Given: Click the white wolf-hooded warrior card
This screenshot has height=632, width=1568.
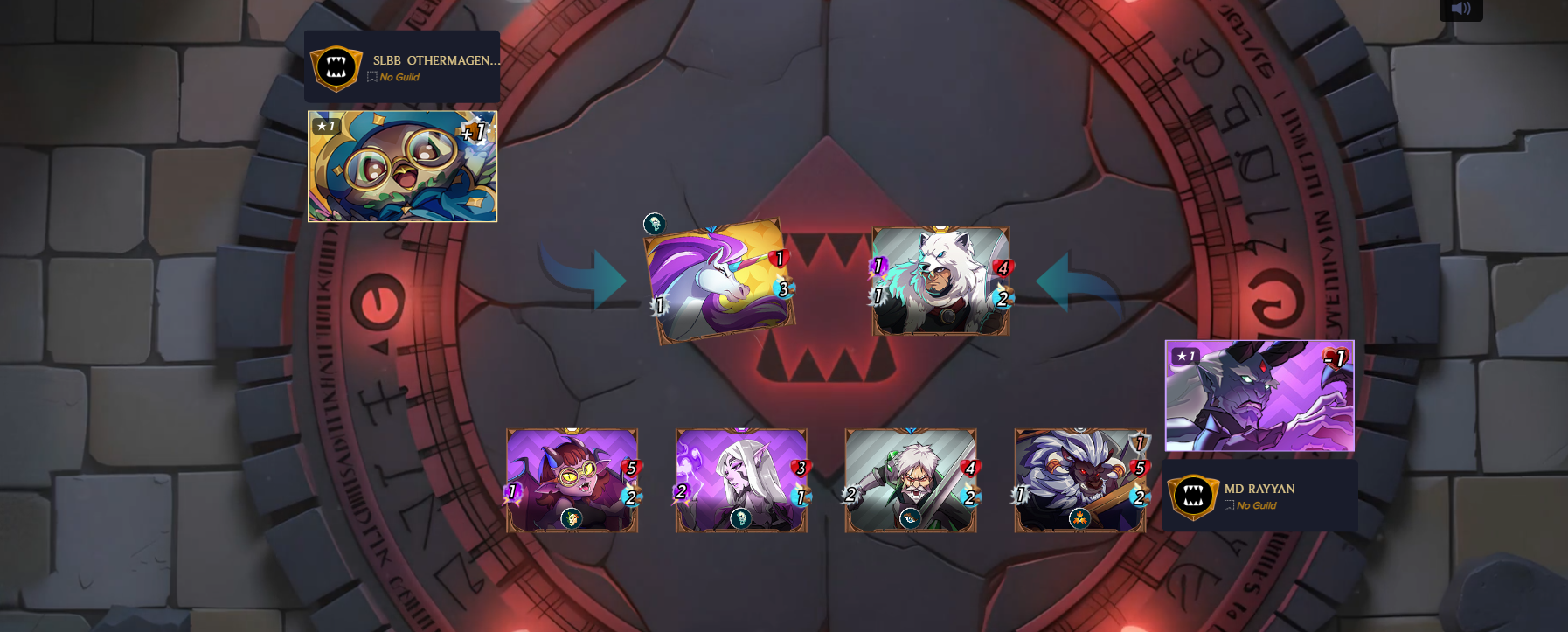Looking at the screenshot, I should click(940, 281).
